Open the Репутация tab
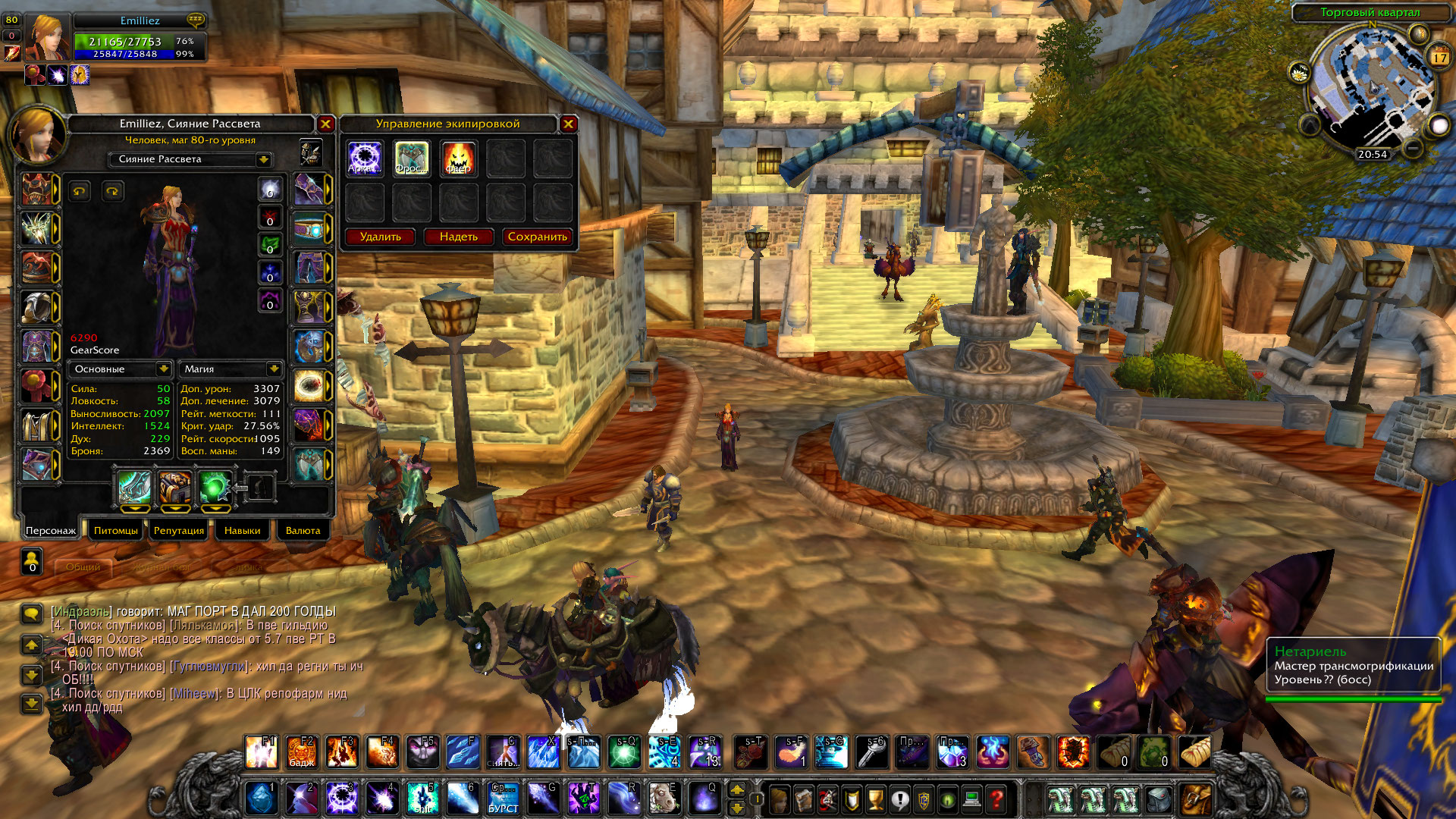 coord(179,530)
